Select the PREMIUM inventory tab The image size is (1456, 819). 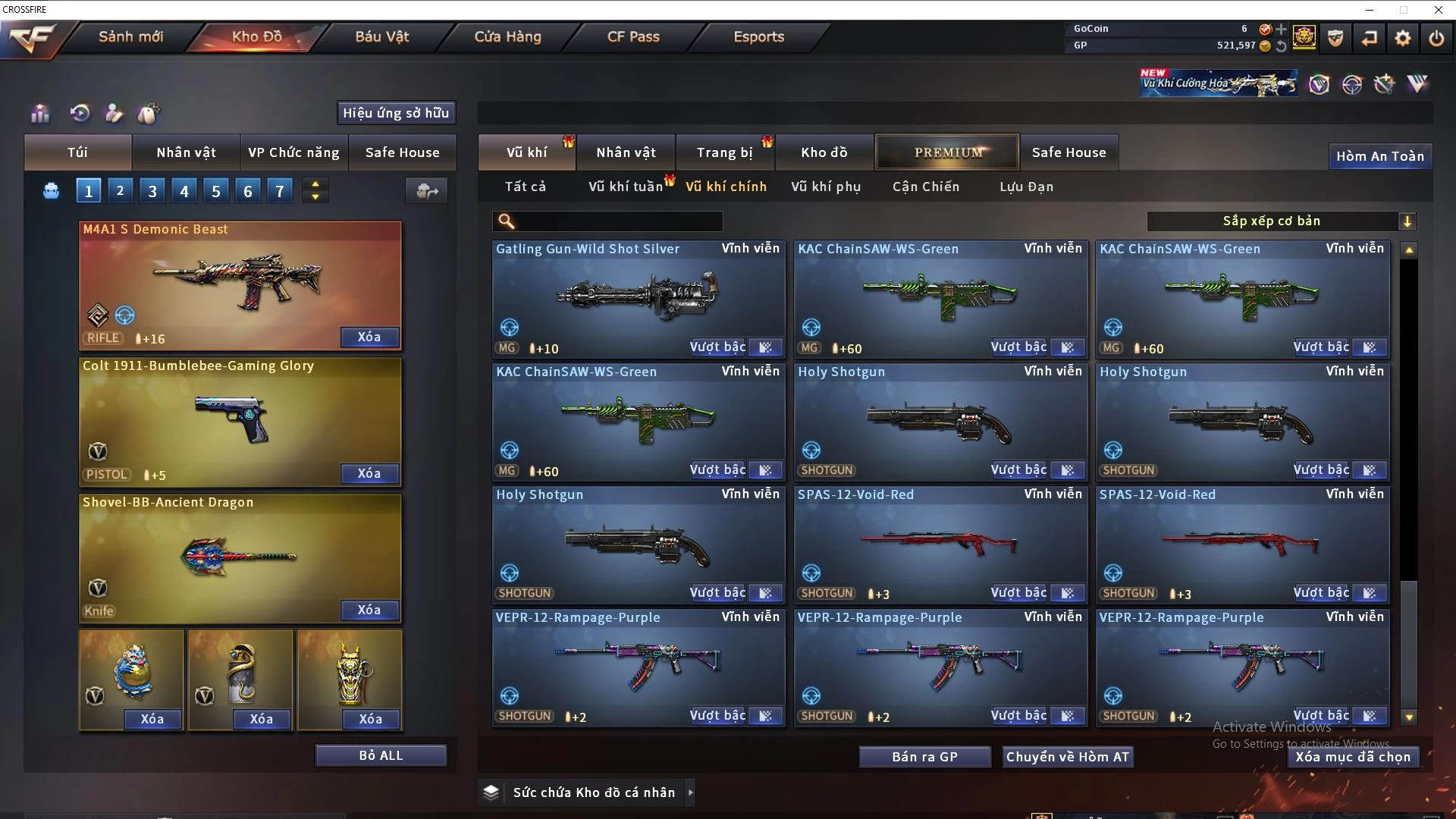point(948,152)
